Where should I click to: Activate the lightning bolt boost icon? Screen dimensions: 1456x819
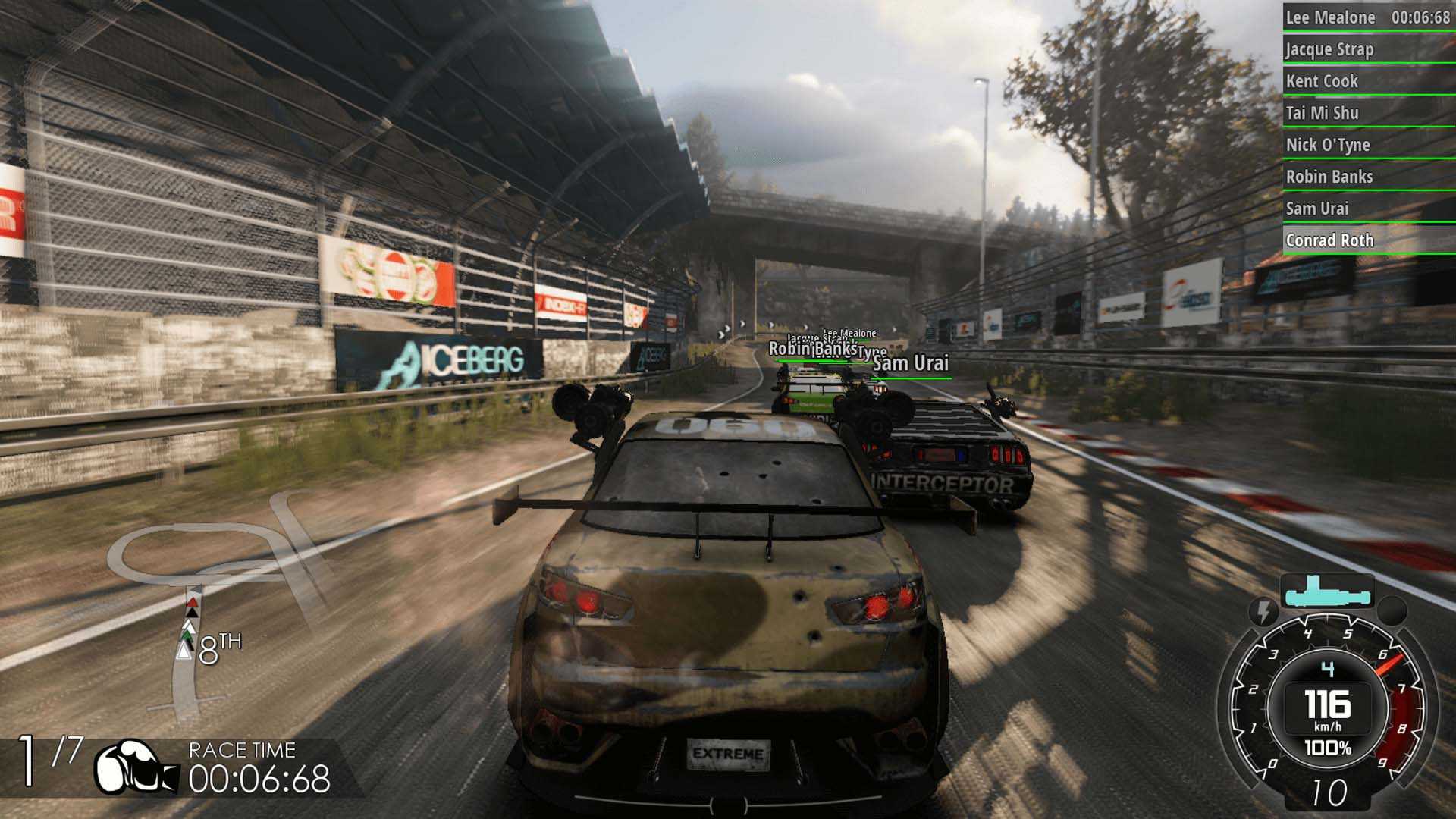(1263, 611)
